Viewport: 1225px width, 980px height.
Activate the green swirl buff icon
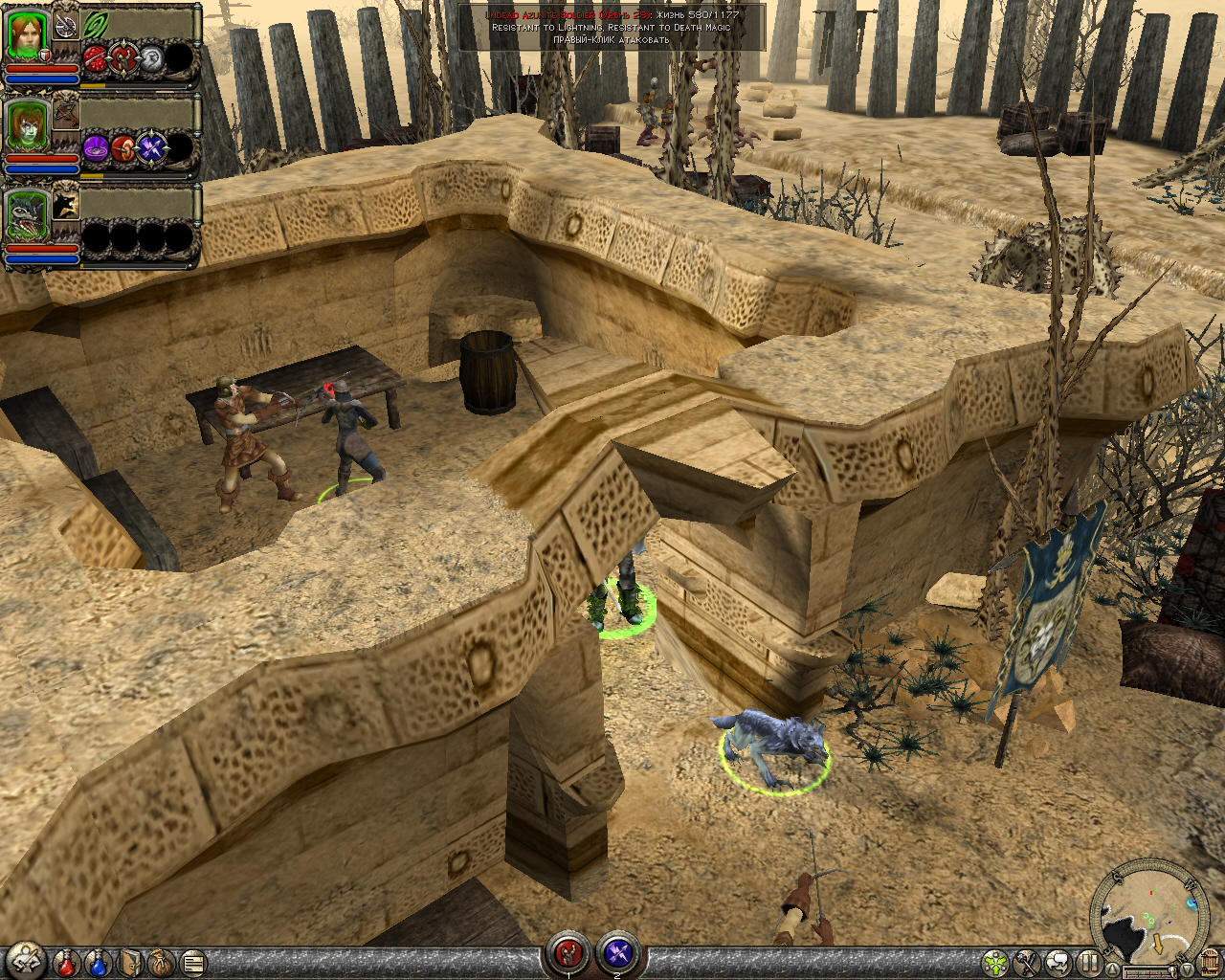click(97, 25)
